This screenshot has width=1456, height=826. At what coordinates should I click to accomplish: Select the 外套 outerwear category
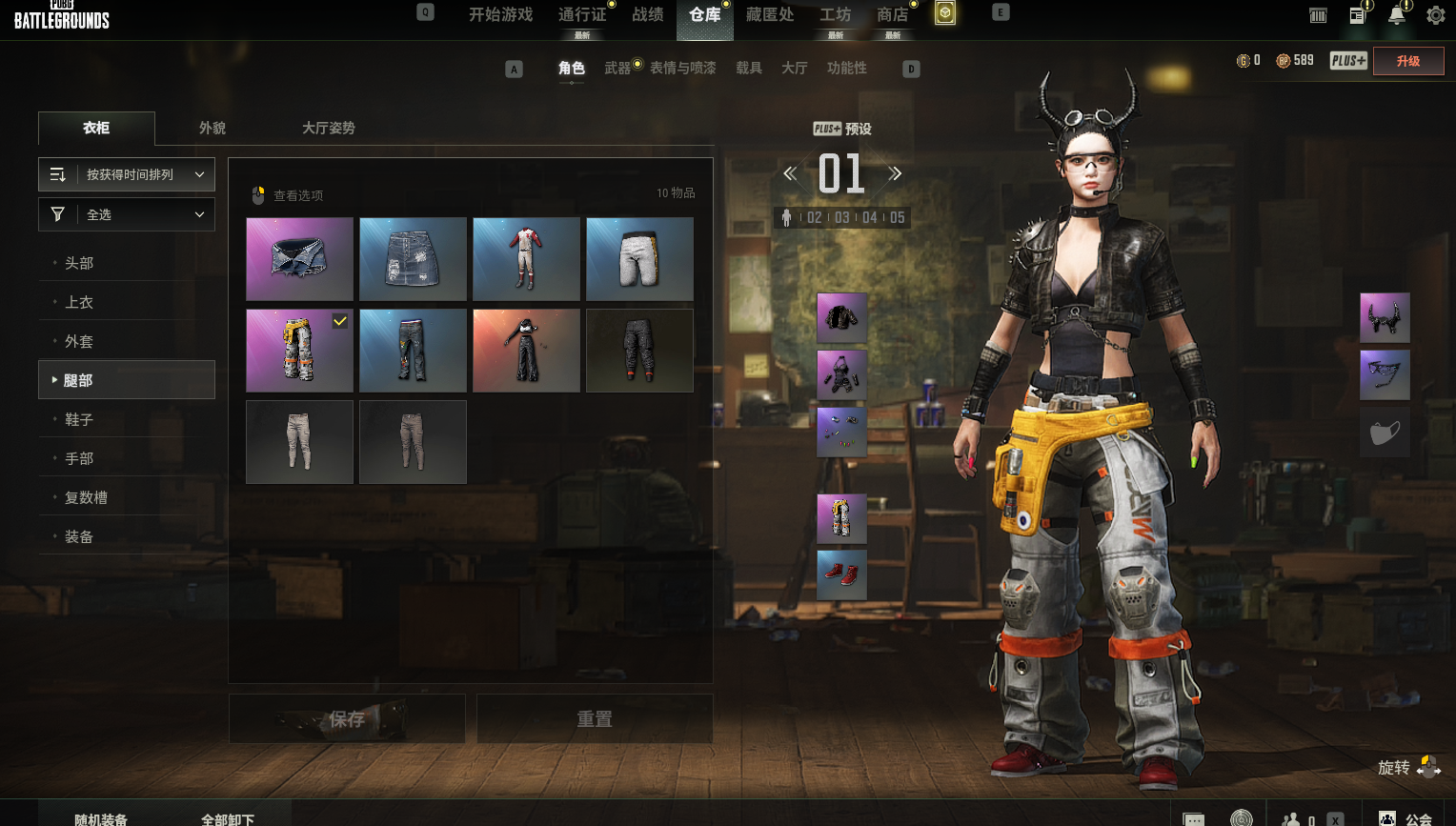tap(79, 341)
